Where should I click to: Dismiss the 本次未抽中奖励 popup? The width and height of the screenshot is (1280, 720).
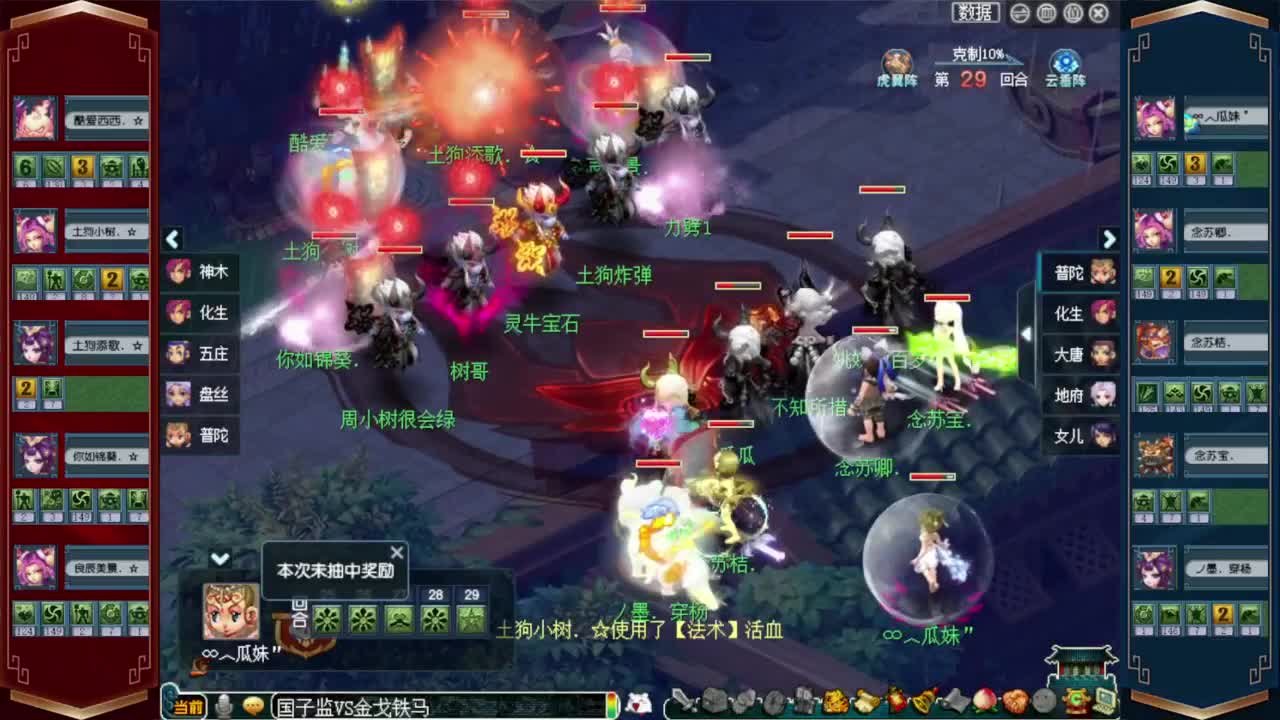397,551
